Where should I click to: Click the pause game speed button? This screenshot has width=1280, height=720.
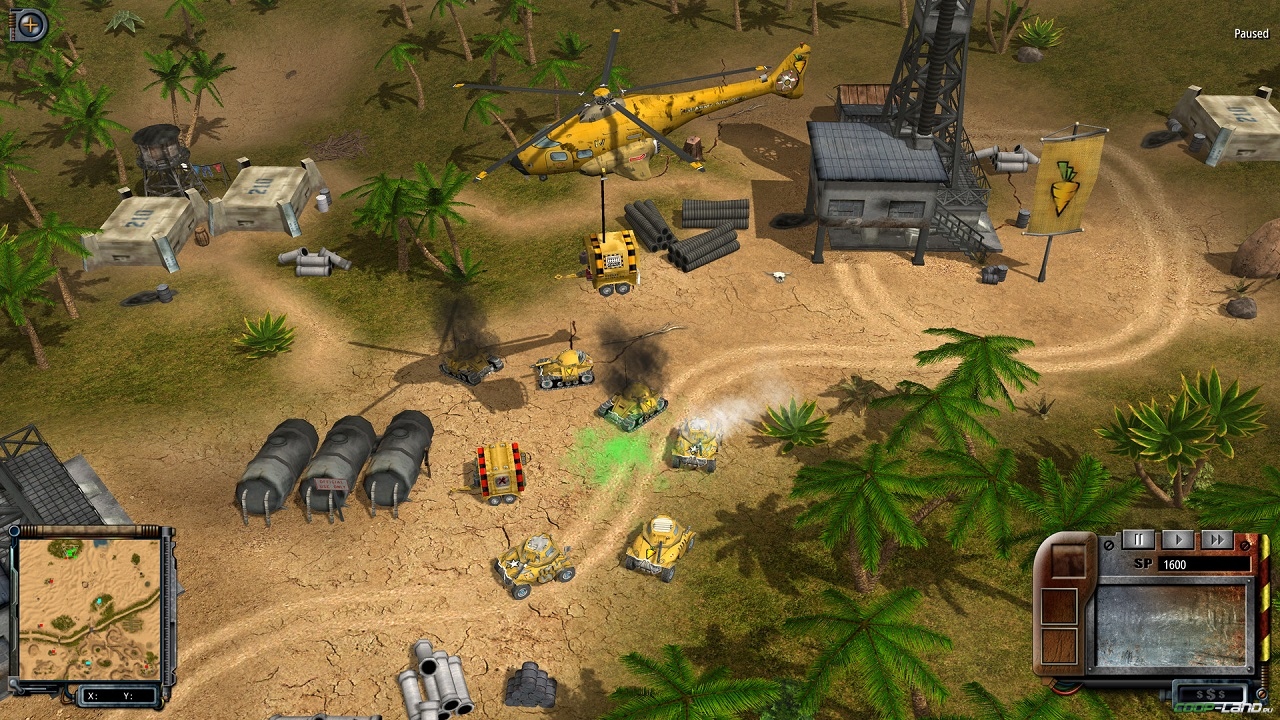coord(1138,540)
